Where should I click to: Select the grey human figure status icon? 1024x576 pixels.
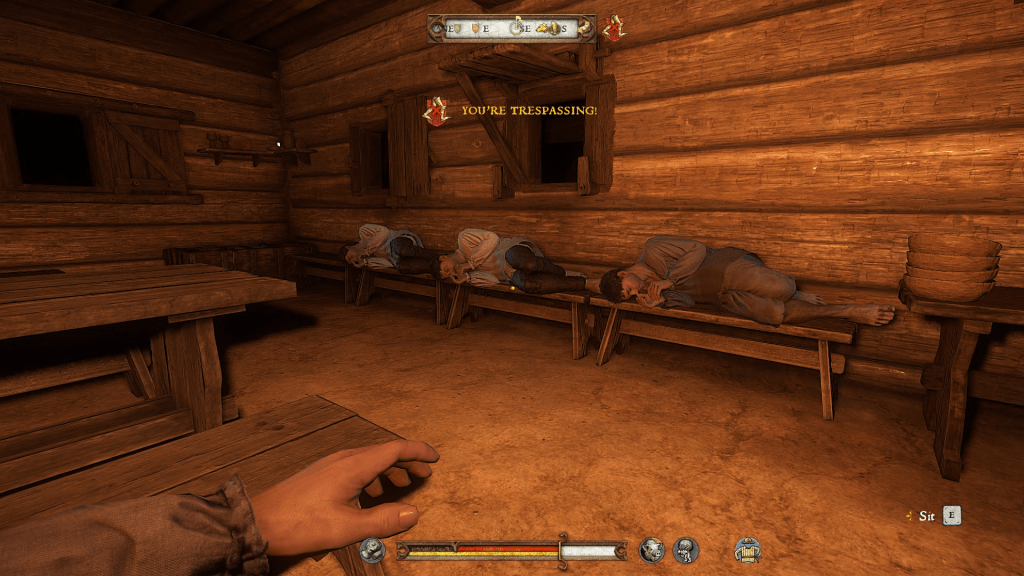686,549
